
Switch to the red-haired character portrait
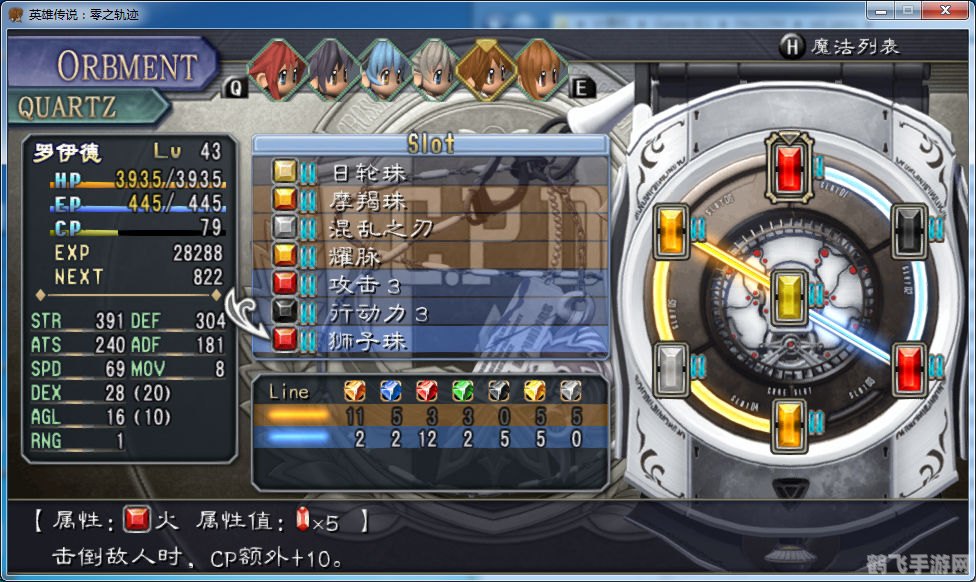(x=277, y=70)
